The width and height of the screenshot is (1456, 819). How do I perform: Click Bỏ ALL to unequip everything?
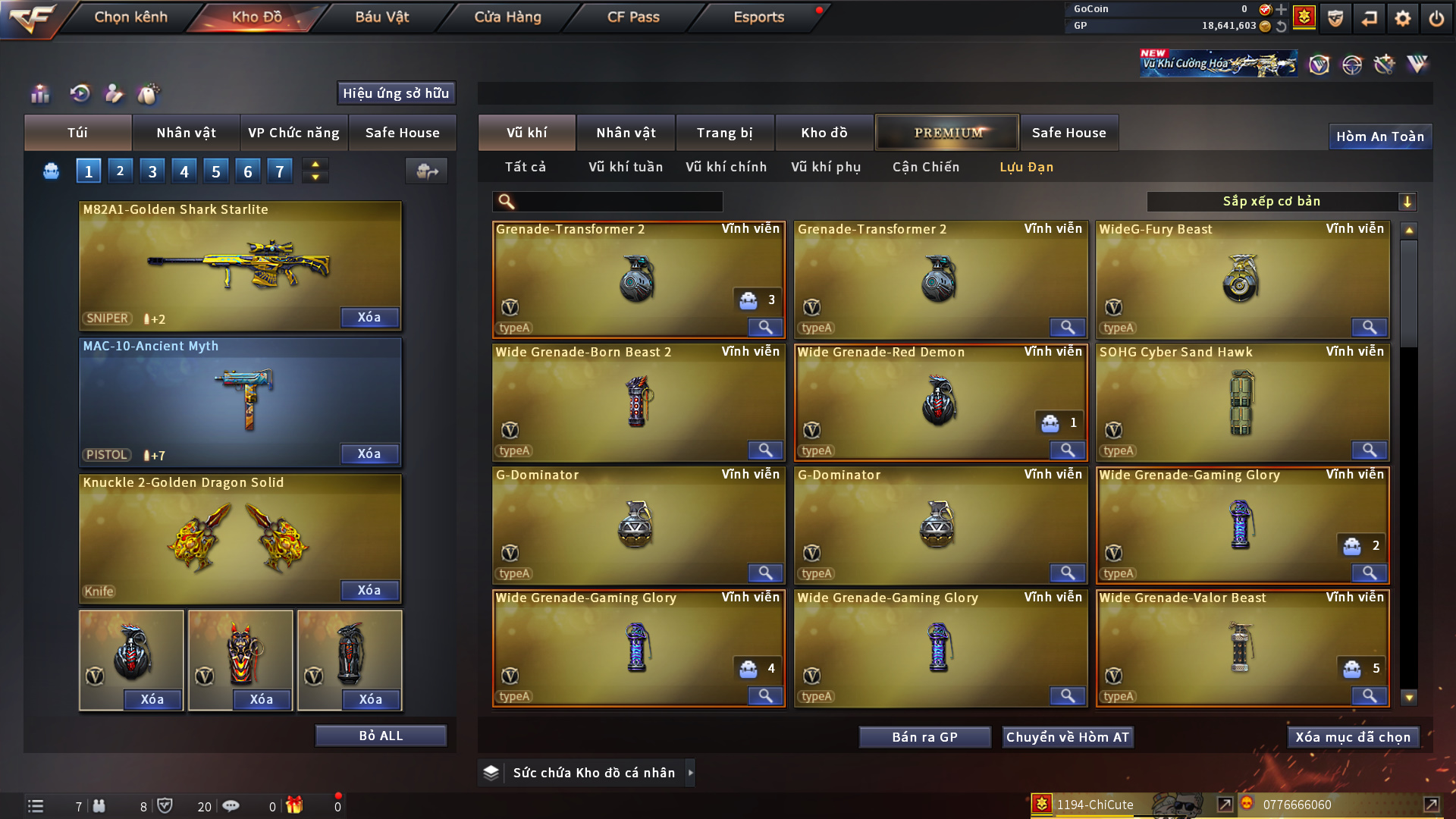(x=381, y=736)
